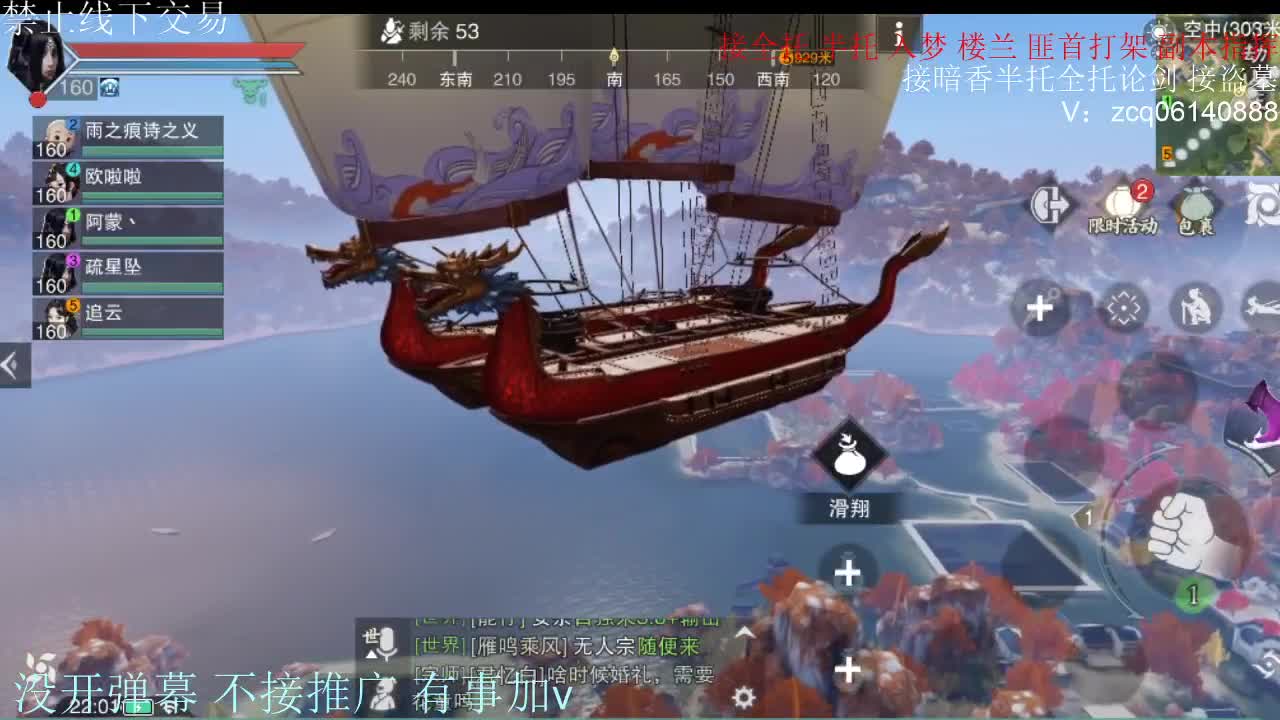The image size is (1280, 720).
Task: Open chat settings with the gear icon
Action: (743, 697)
